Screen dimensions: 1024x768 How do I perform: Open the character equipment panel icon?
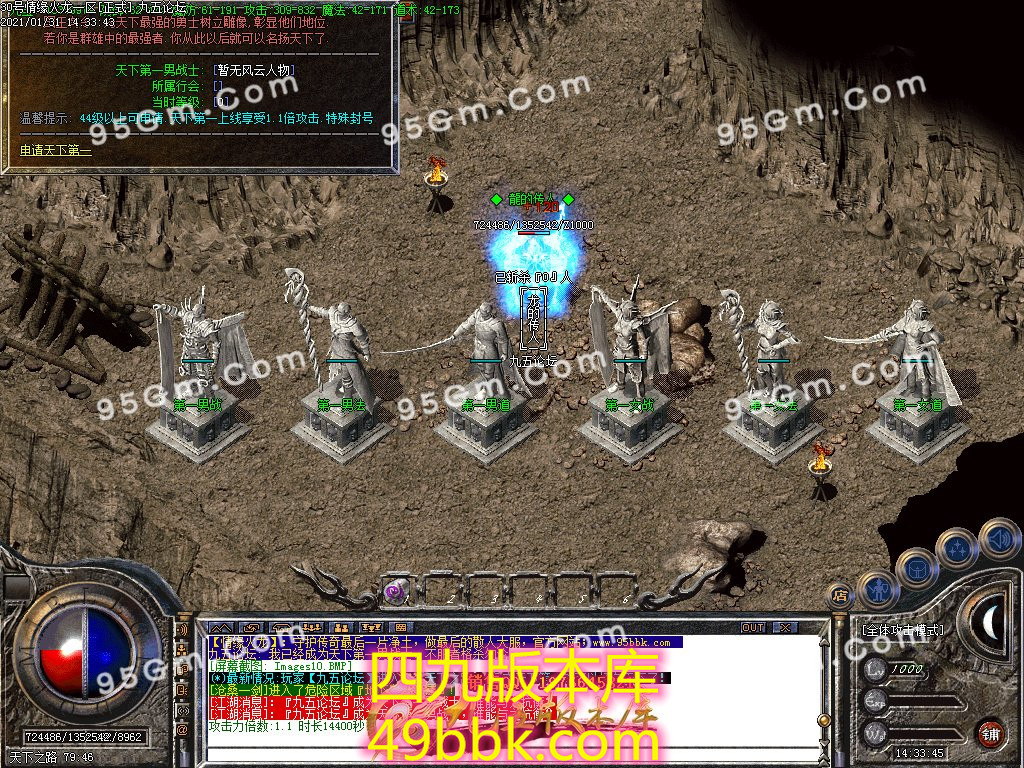pos(878,590)
